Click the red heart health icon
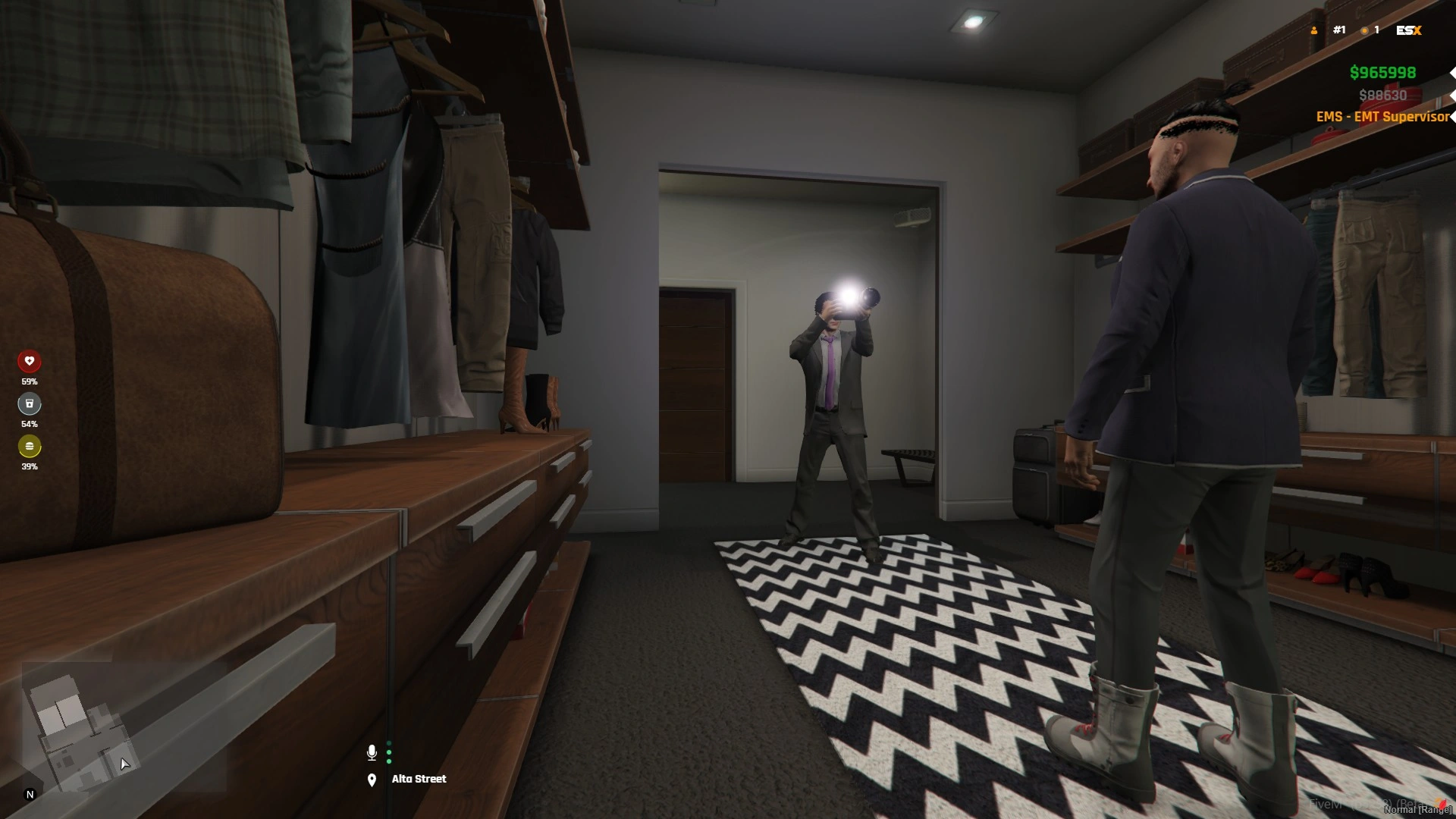This screenshot has height=819, width=1456. (30, 361)
